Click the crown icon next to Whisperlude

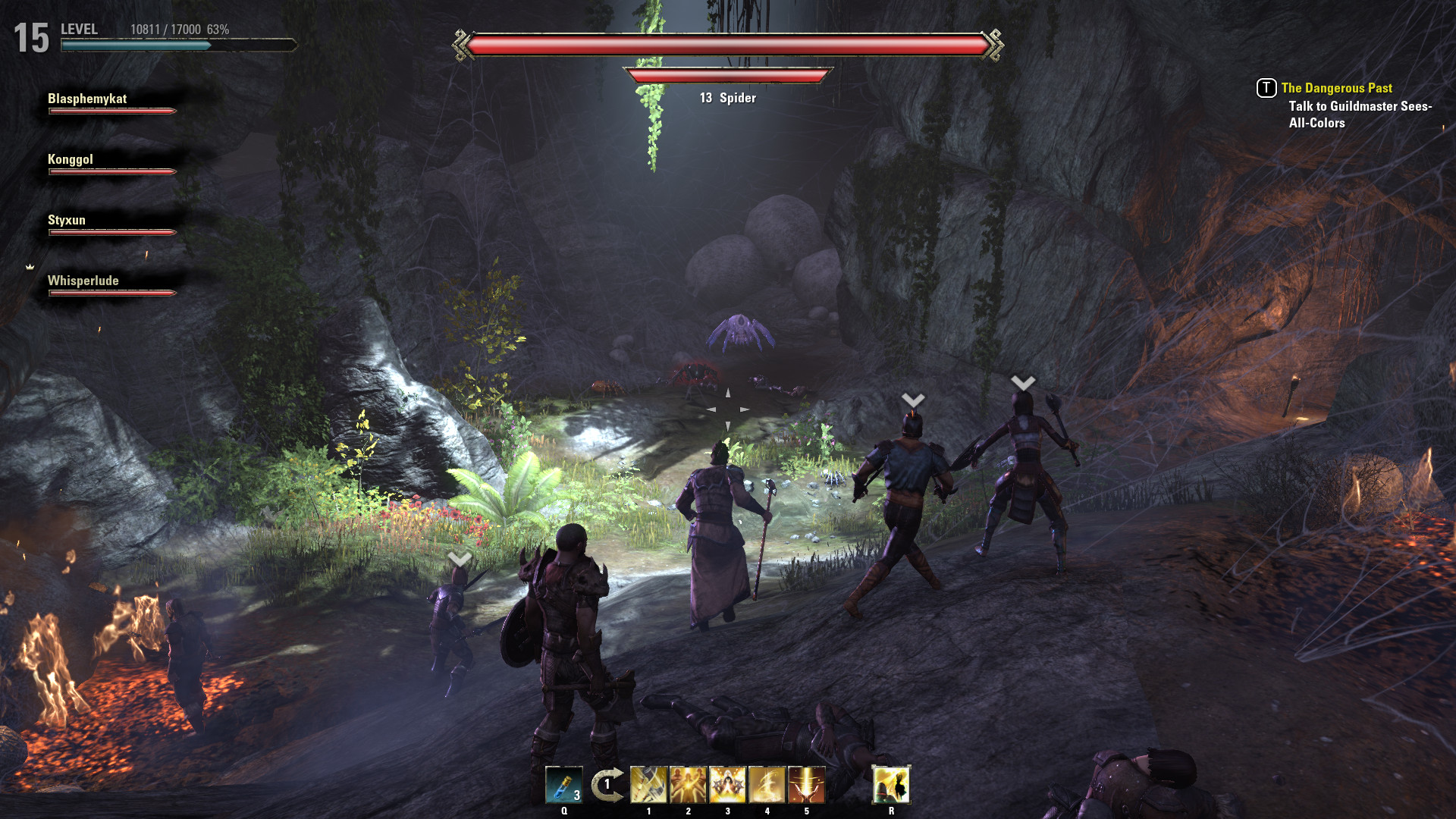(30, 267)
